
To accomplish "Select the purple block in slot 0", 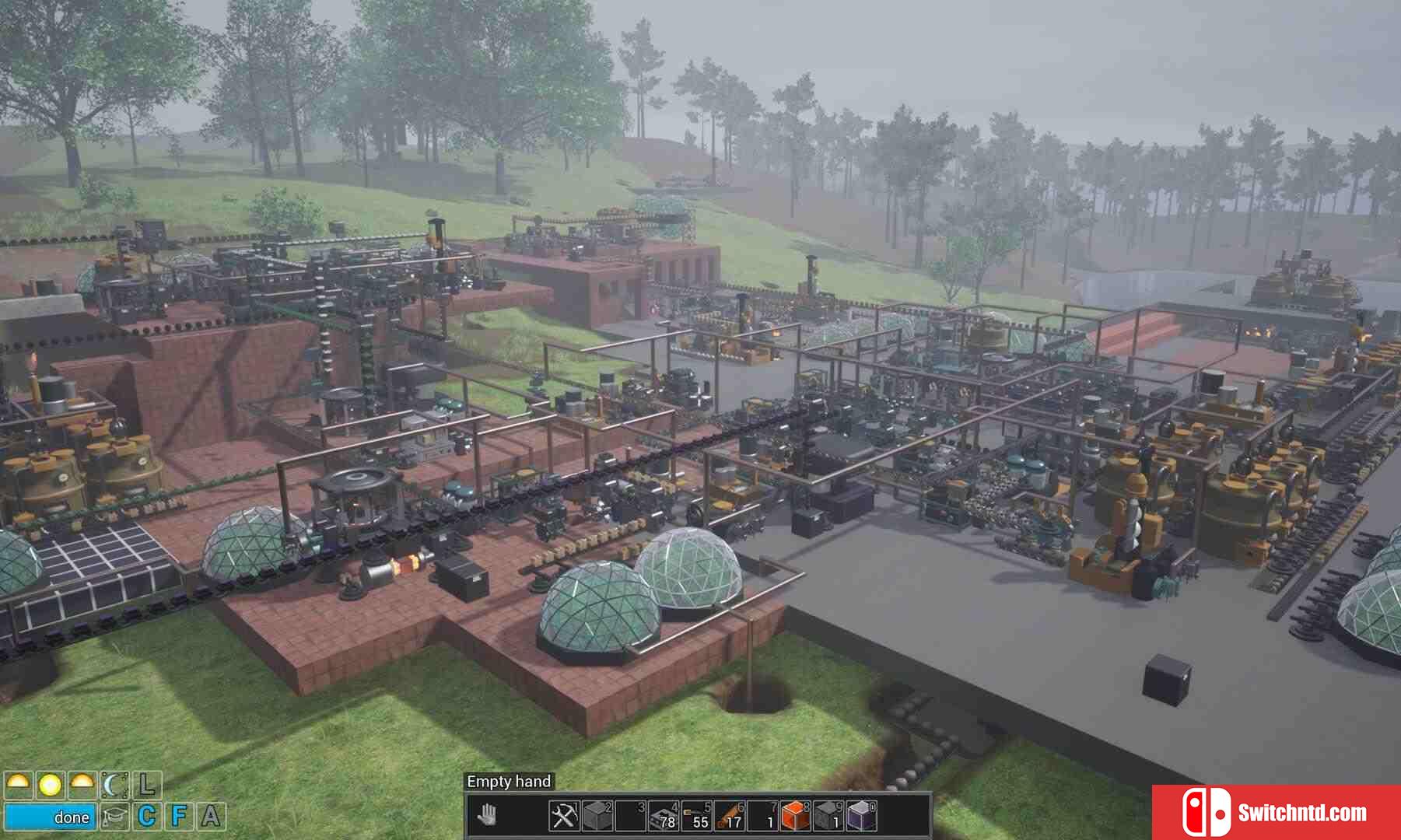I will (x=860, y=816).
